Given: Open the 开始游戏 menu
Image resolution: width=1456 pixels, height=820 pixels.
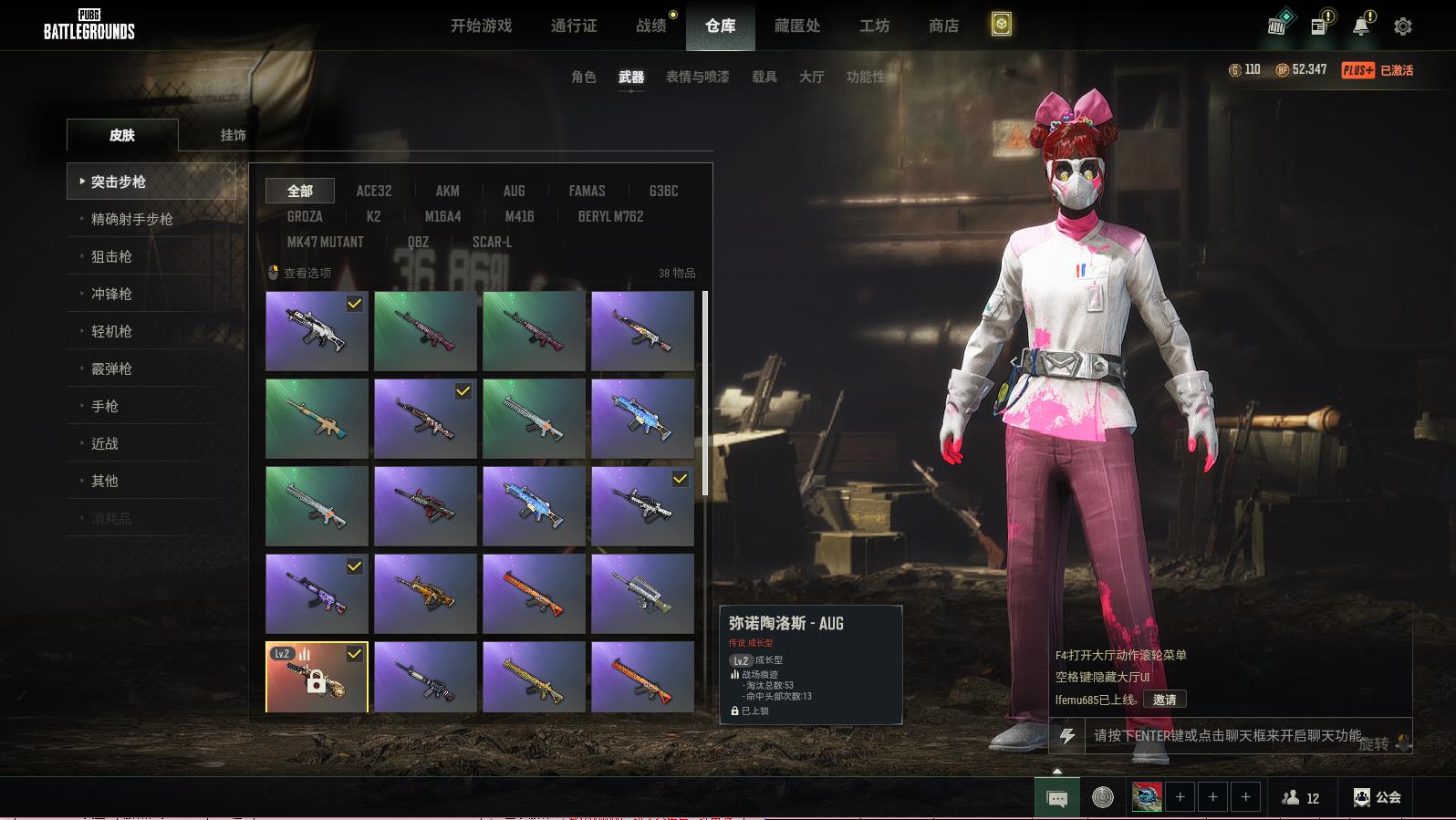Looking at the screenshot, I should [x=481, y=26].
